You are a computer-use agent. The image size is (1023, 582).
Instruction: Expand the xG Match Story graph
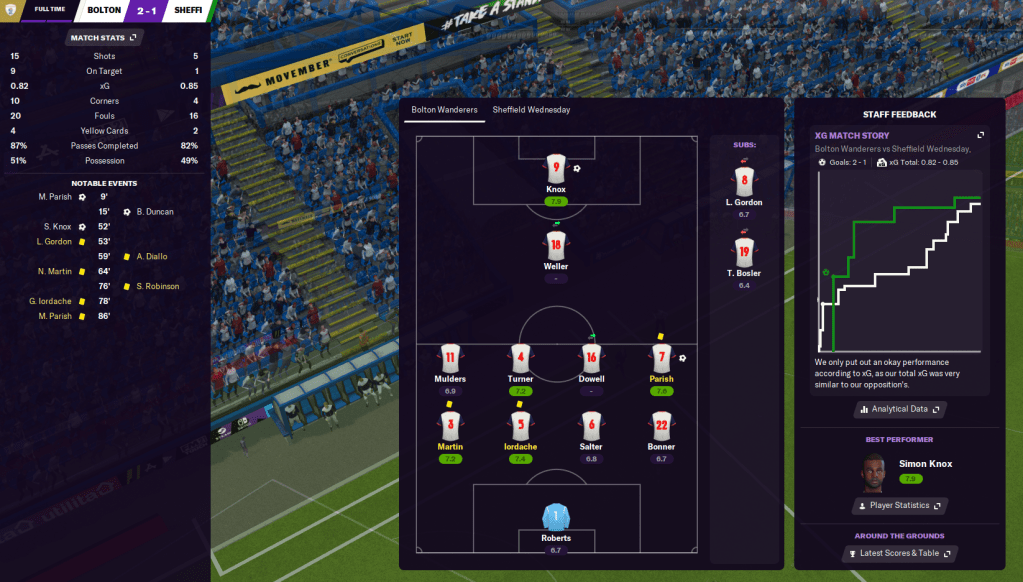click(x=981, y=136)
